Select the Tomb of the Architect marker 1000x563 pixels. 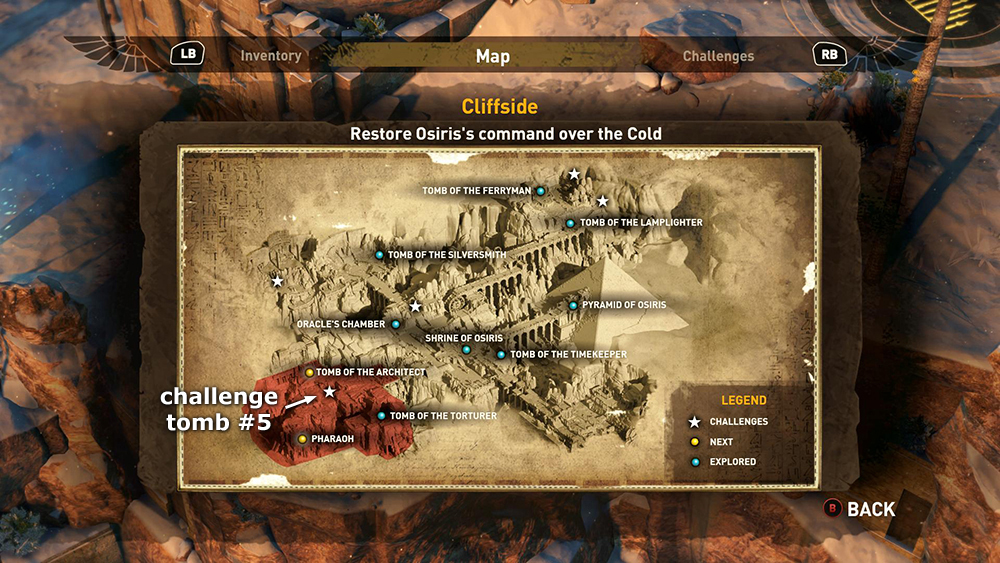(309, 372)
